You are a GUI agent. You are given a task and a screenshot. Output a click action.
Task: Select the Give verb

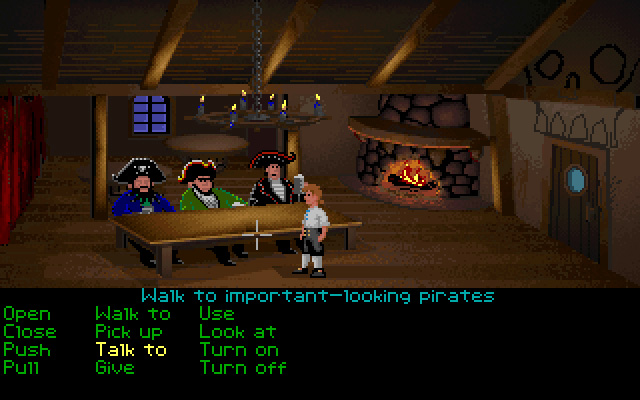(x=115, y=368)
